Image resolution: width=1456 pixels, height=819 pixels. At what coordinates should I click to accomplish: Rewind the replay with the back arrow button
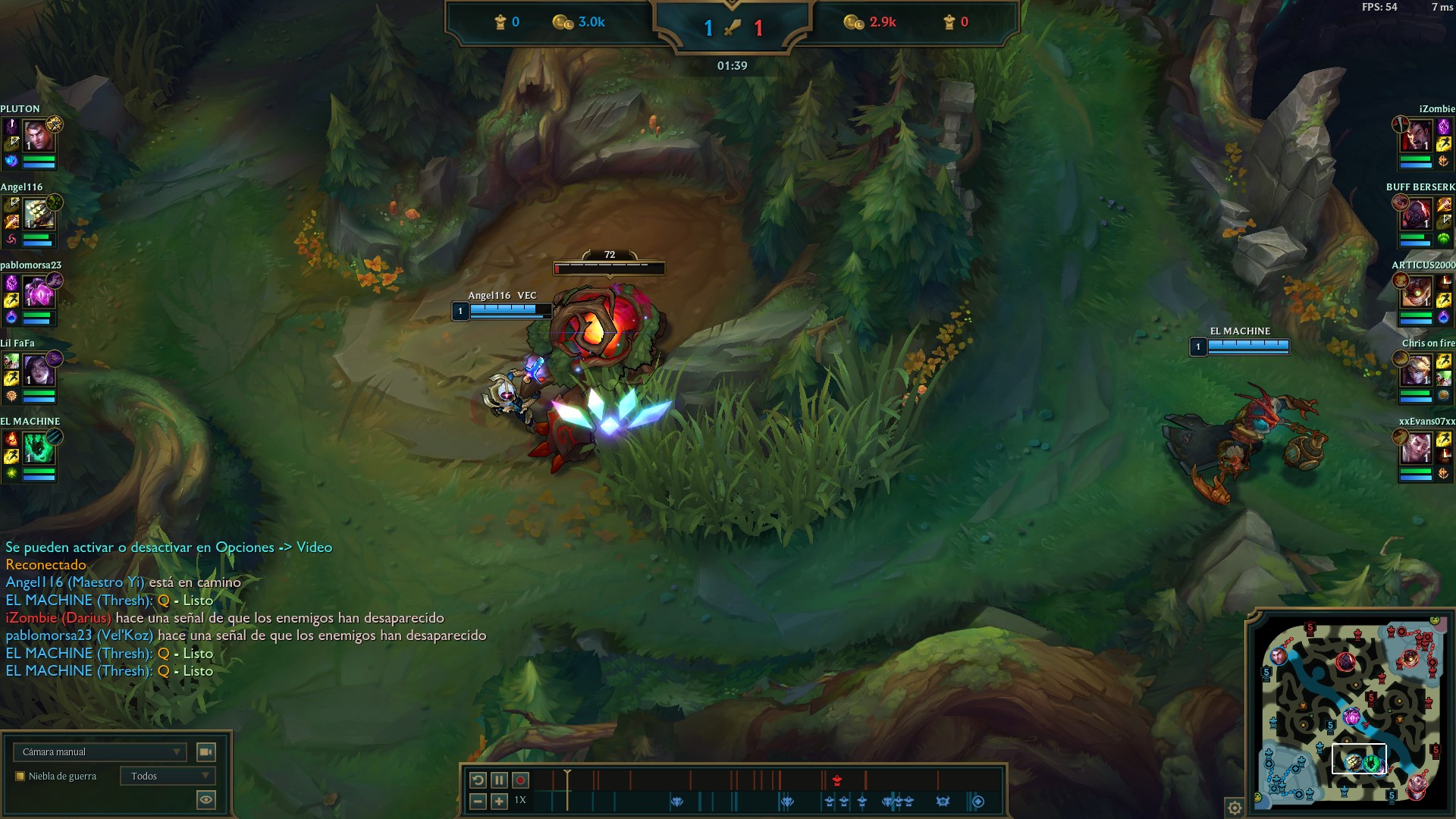pos(478,780)
